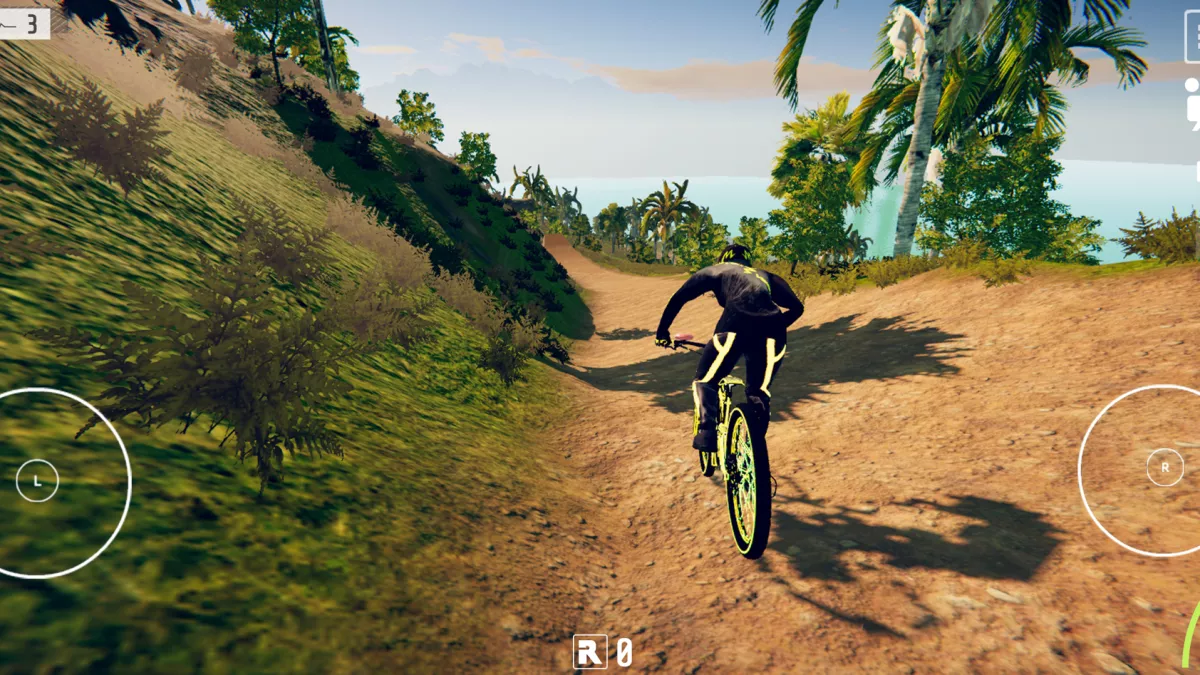Viewport: 1200px width, 675px height.
Task: Tap the right virtual joystick marked R
Action: click(x=1164, y=467)
